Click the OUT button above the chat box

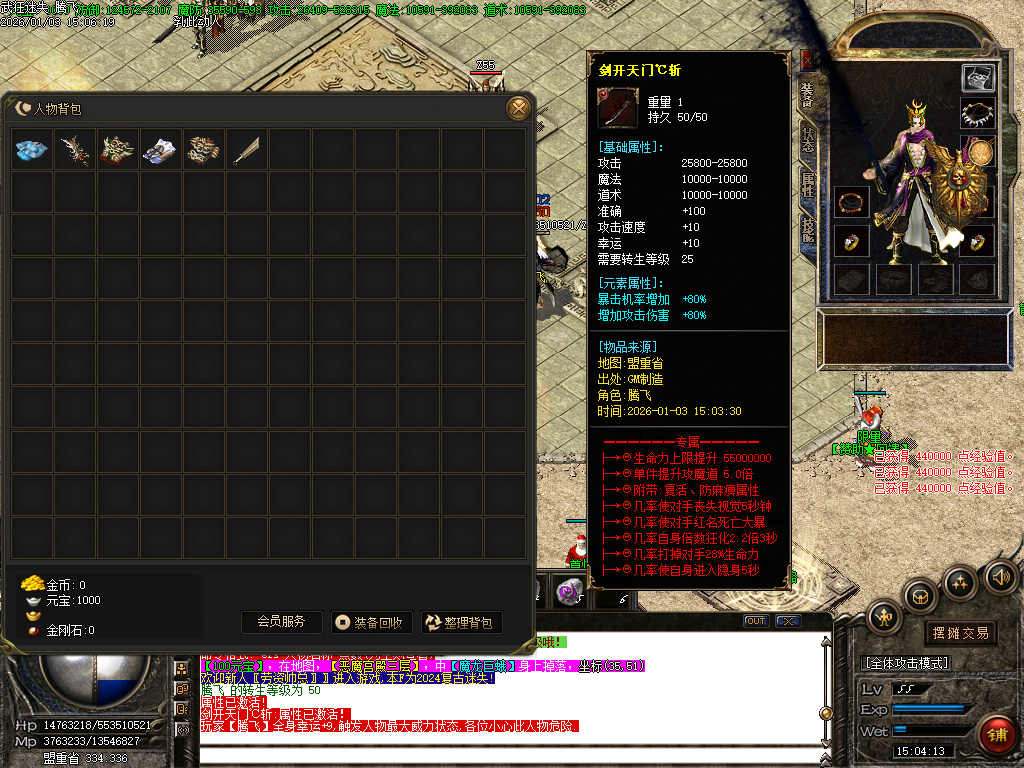756,621
